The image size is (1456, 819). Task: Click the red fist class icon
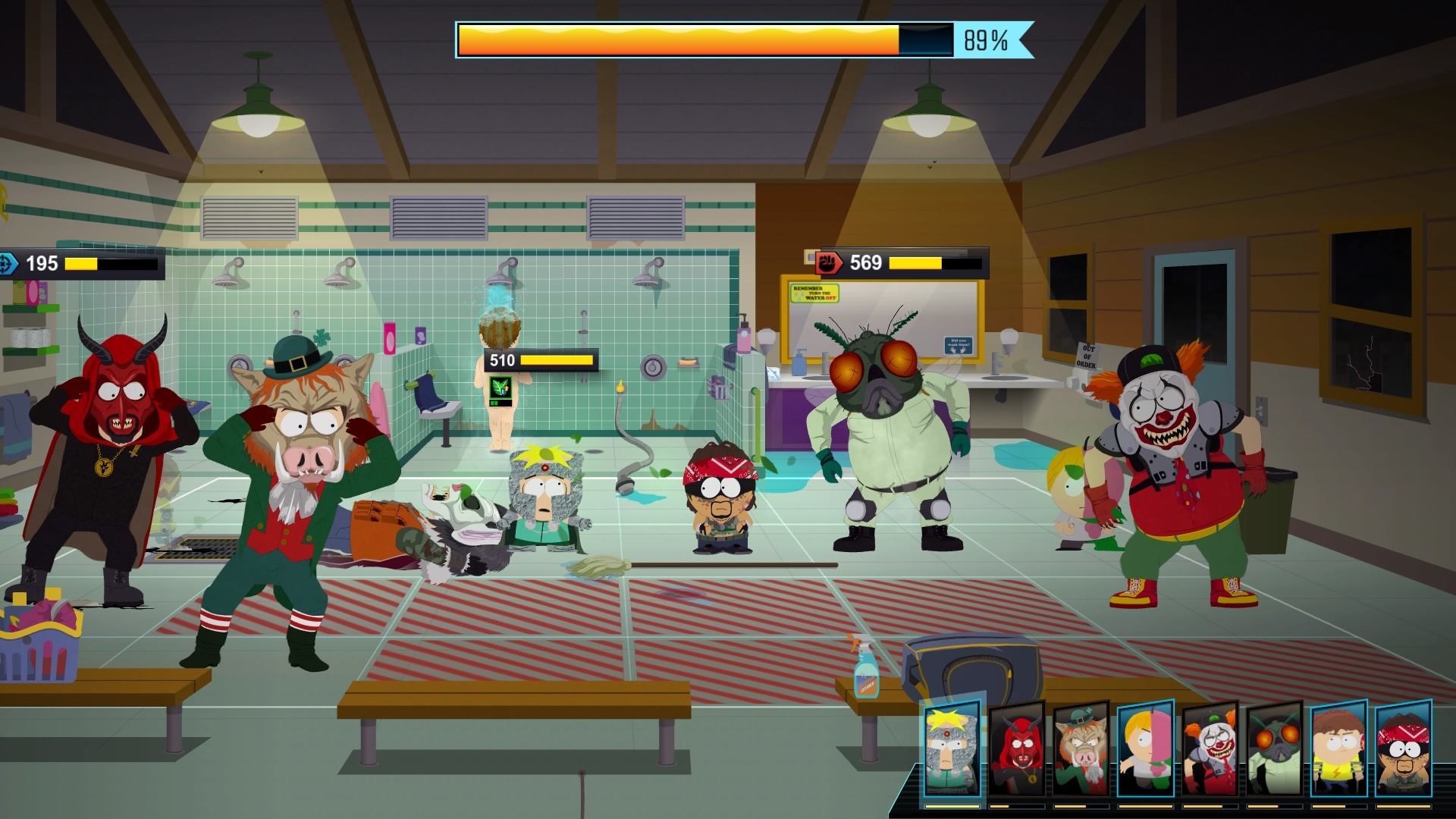click(x=828, y=263)
